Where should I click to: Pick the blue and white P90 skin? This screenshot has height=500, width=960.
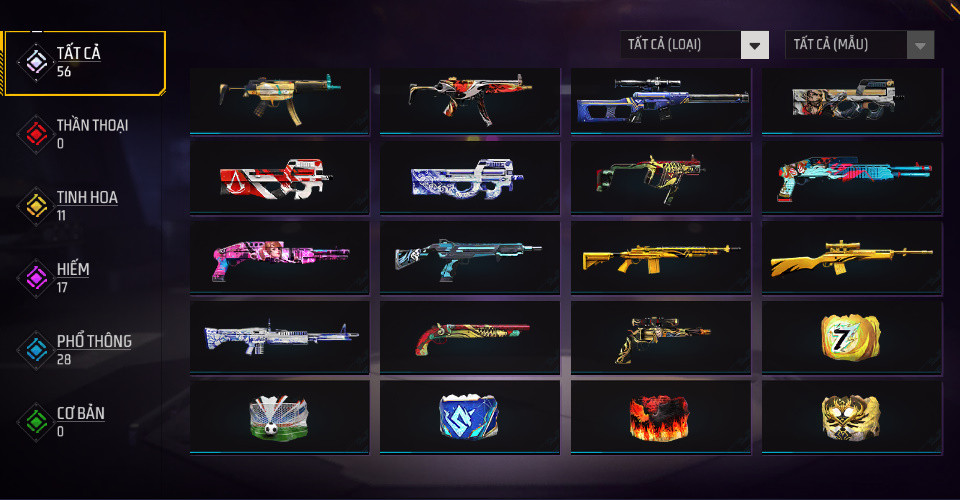click(x=468, y=178)
